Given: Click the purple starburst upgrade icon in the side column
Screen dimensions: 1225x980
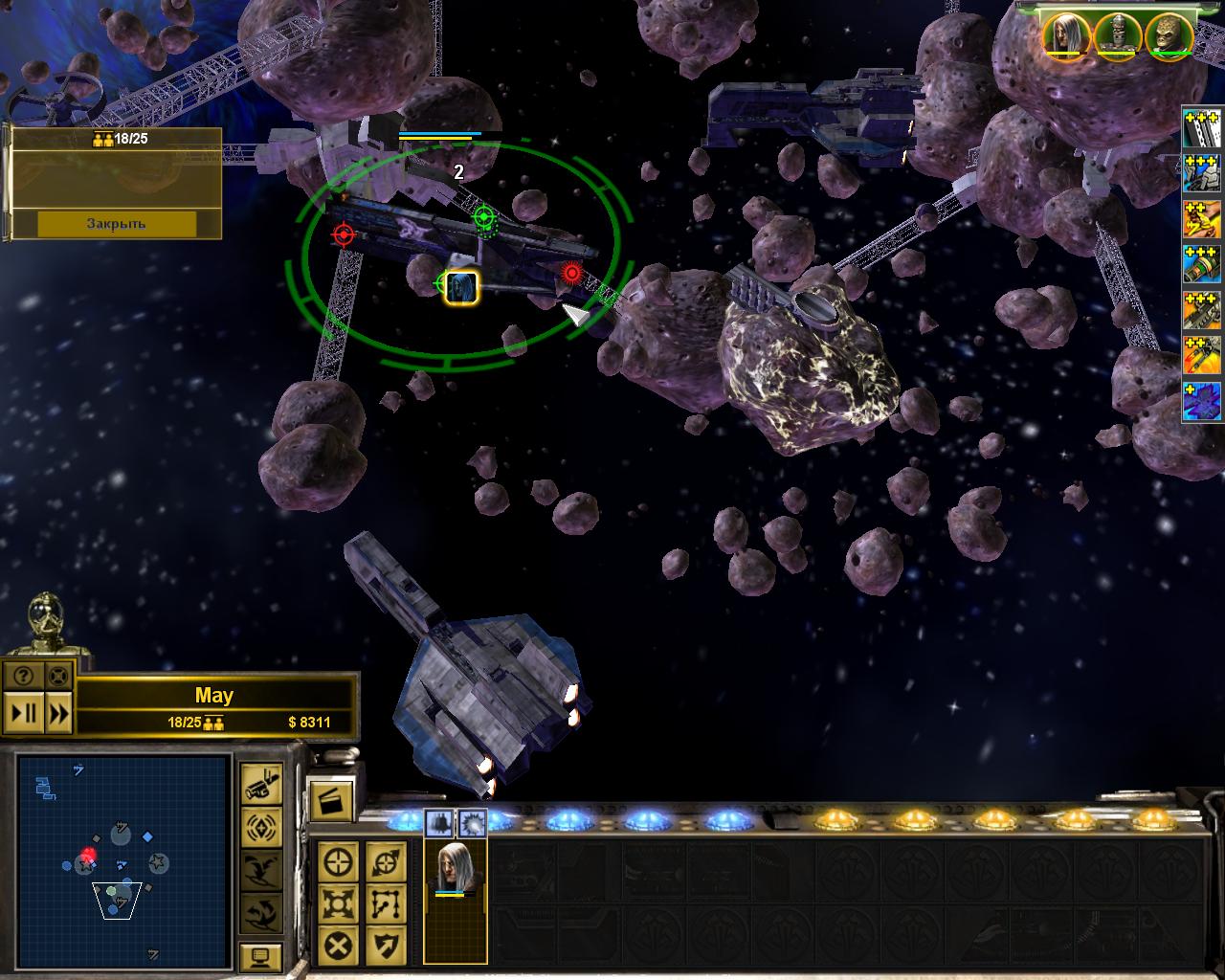Looking at the screenshot, I should [1203, 403].
